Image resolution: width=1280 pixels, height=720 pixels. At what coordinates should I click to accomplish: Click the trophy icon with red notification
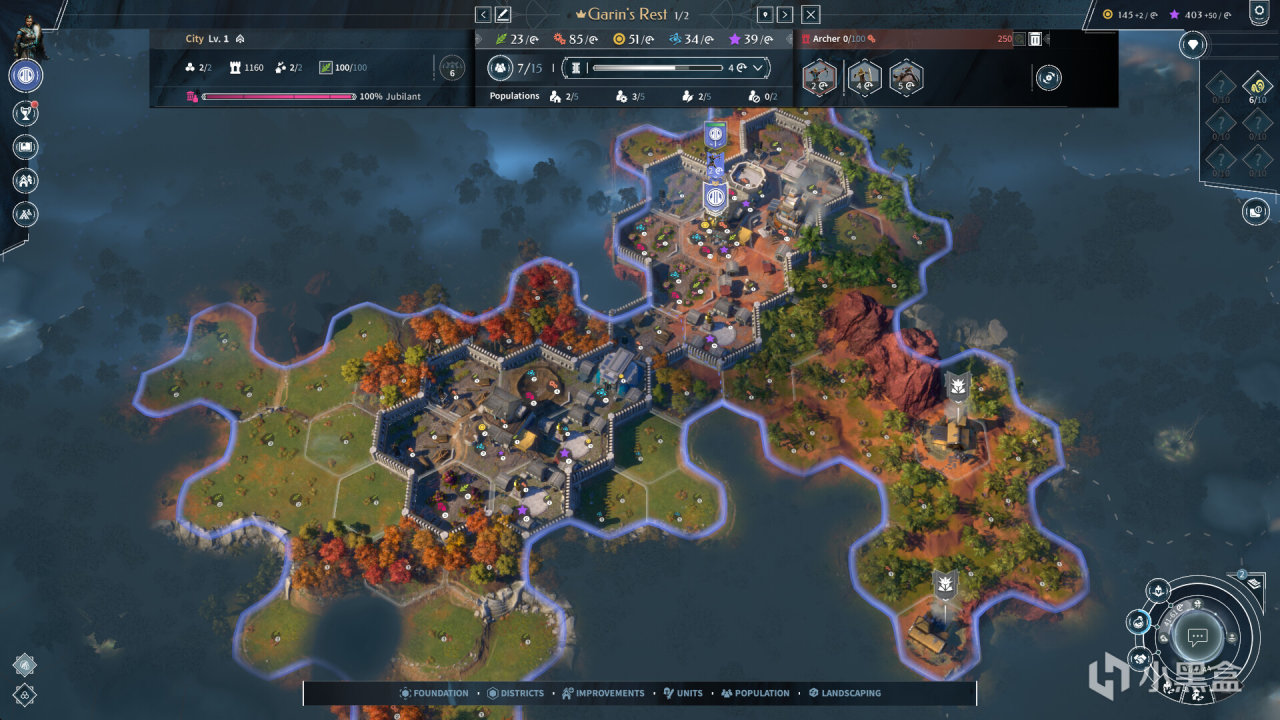26,113
